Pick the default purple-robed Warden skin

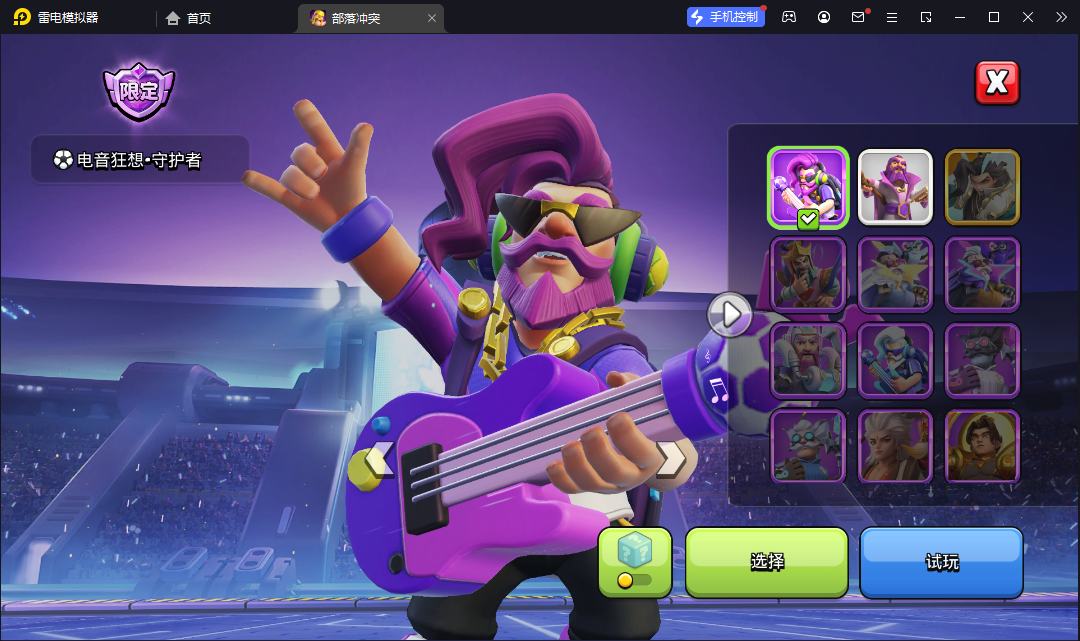tap(895, 187)
